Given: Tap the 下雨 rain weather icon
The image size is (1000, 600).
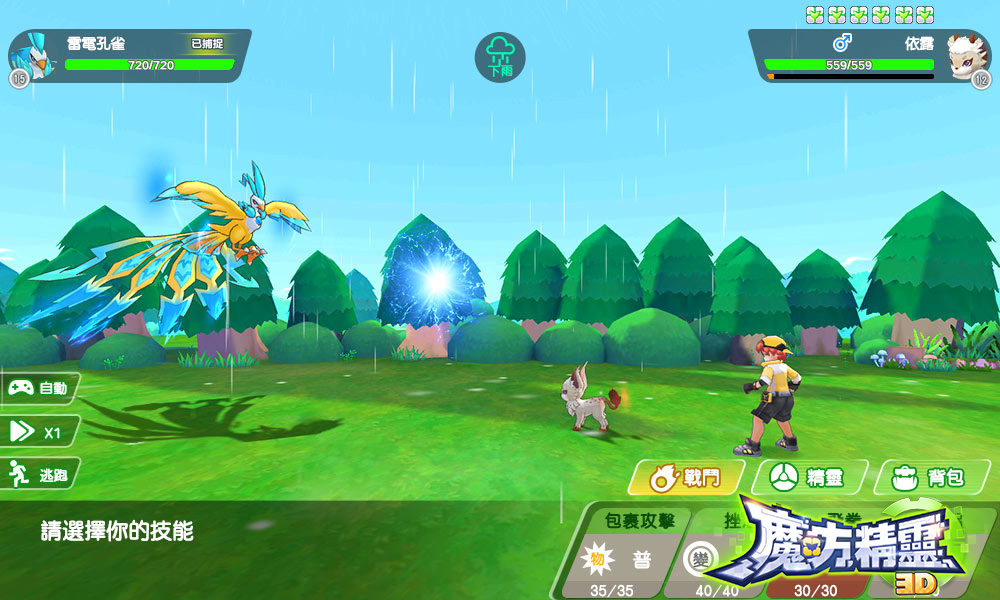Looking at the screenshot, I should pyautogui.click(x=499, y=57).
